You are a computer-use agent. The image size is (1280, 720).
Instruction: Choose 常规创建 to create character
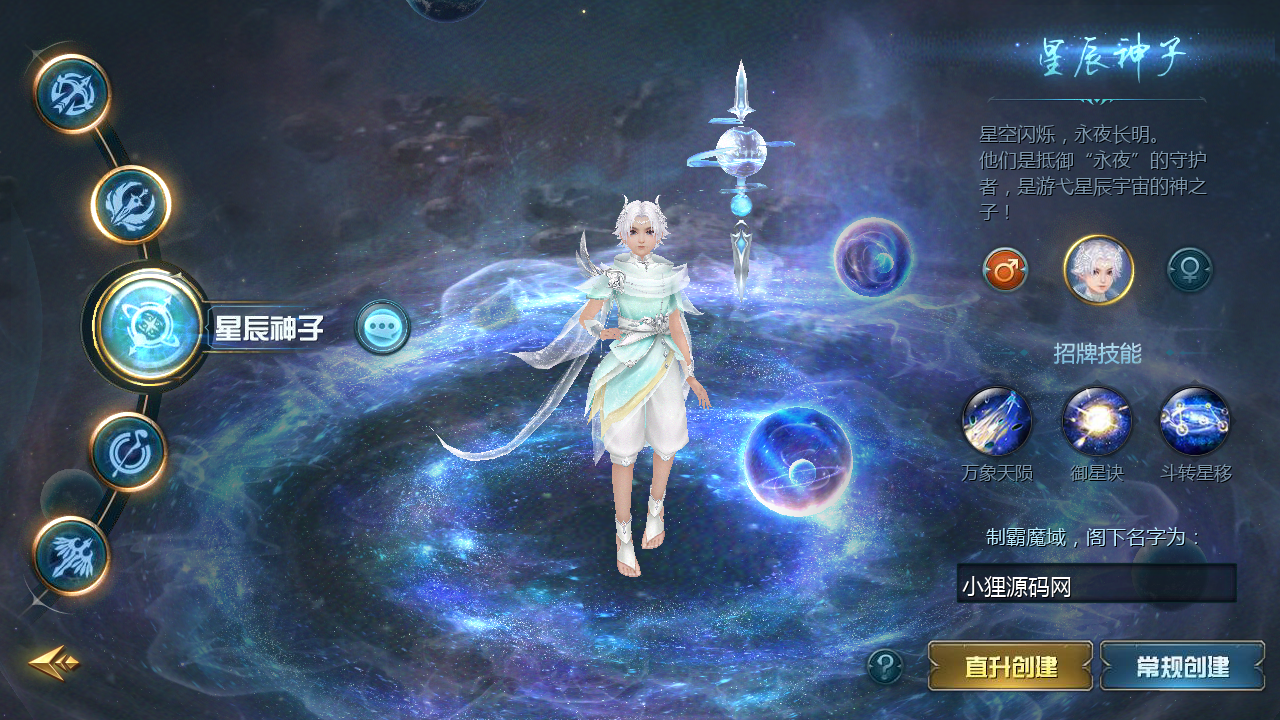pyautogui.click(x=1182, y=666)
